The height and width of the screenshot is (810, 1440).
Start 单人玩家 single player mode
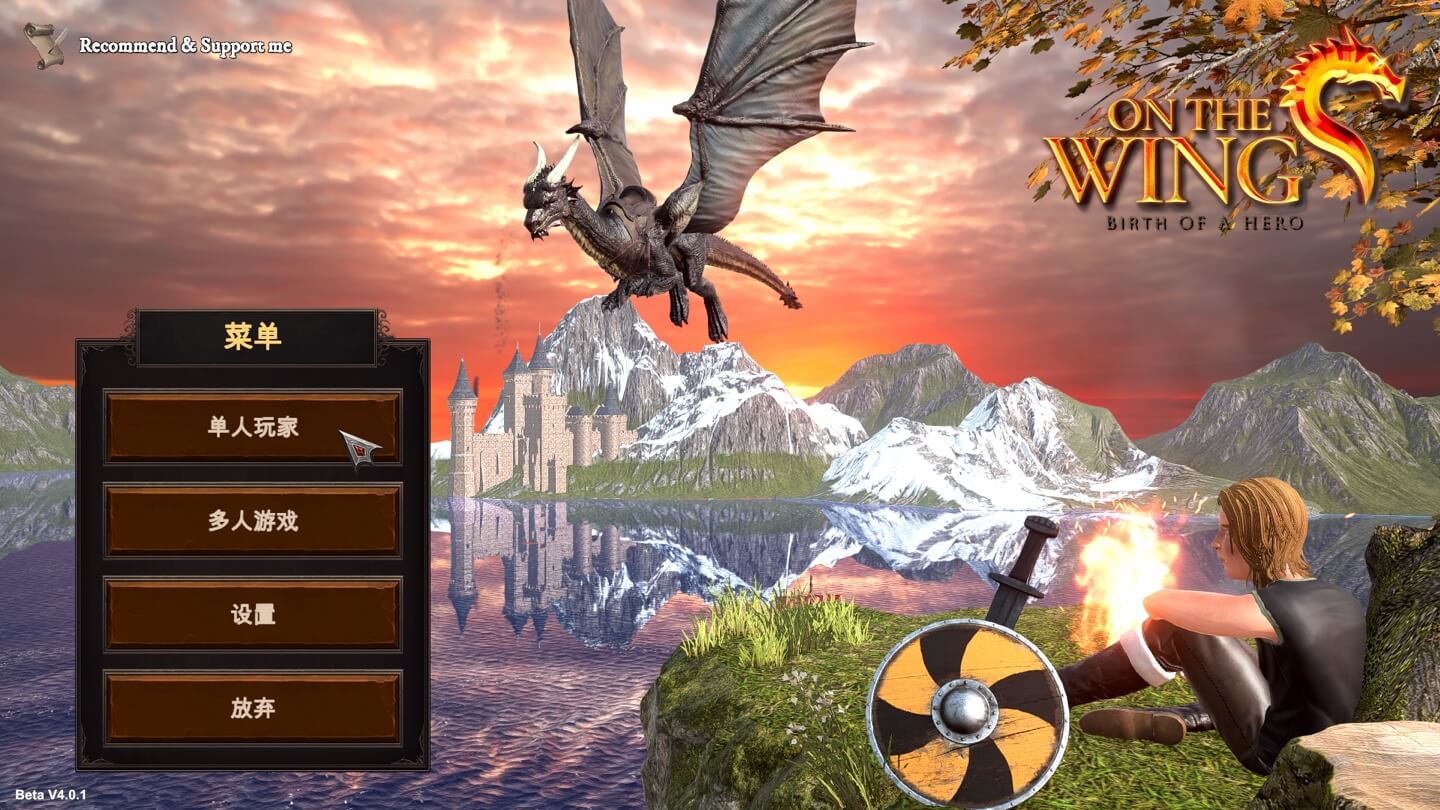[253, 427]
